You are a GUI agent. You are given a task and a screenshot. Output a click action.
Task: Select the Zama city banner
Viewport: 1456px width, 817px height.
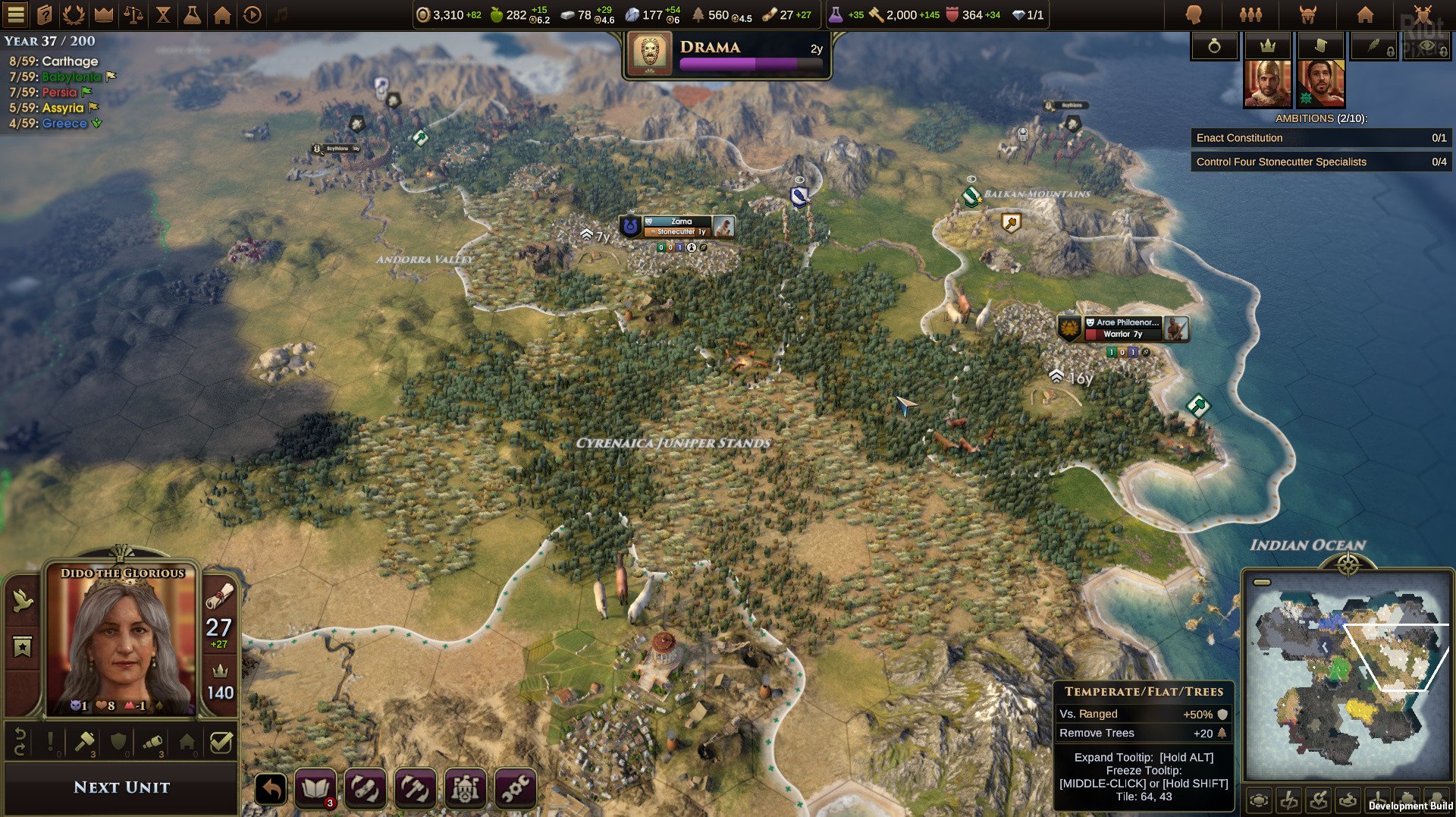679,226
